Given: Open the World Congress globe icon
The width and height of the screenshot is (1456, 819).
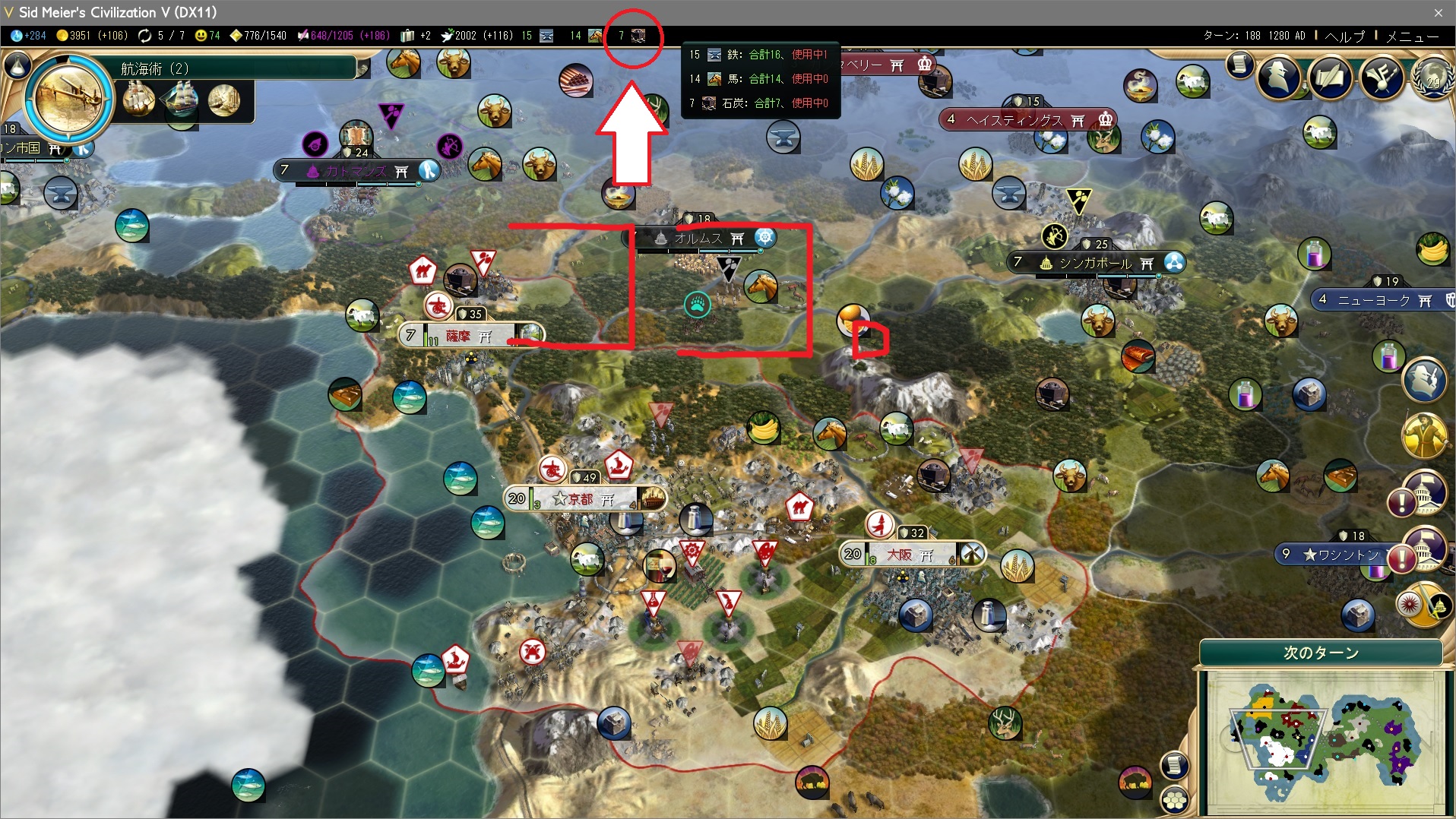Looking at the screenshot, I should pyautogui.click(x=1432, y=78).
